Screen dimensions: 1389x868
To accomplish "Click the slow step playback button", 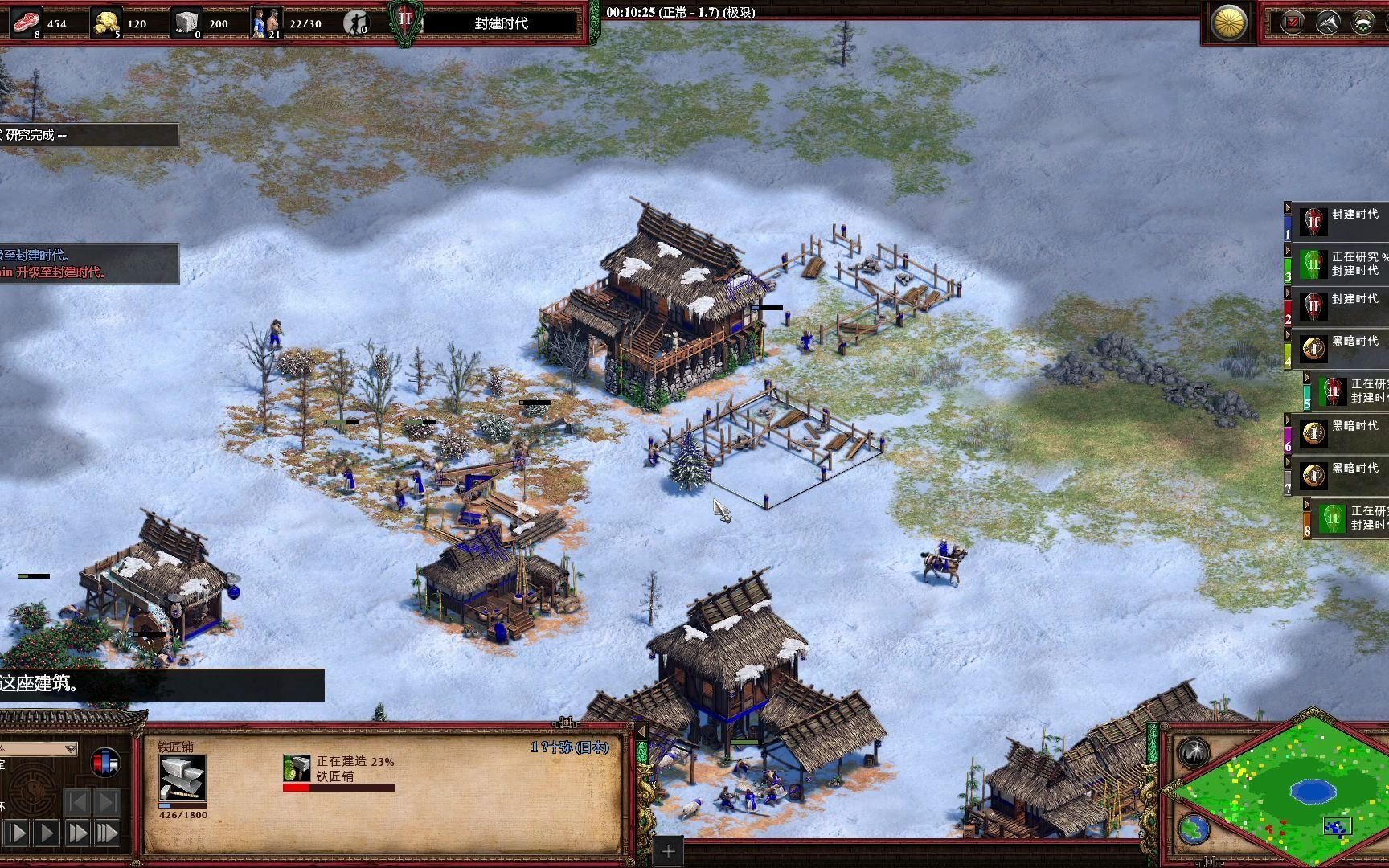I will (x=17, y=833).
